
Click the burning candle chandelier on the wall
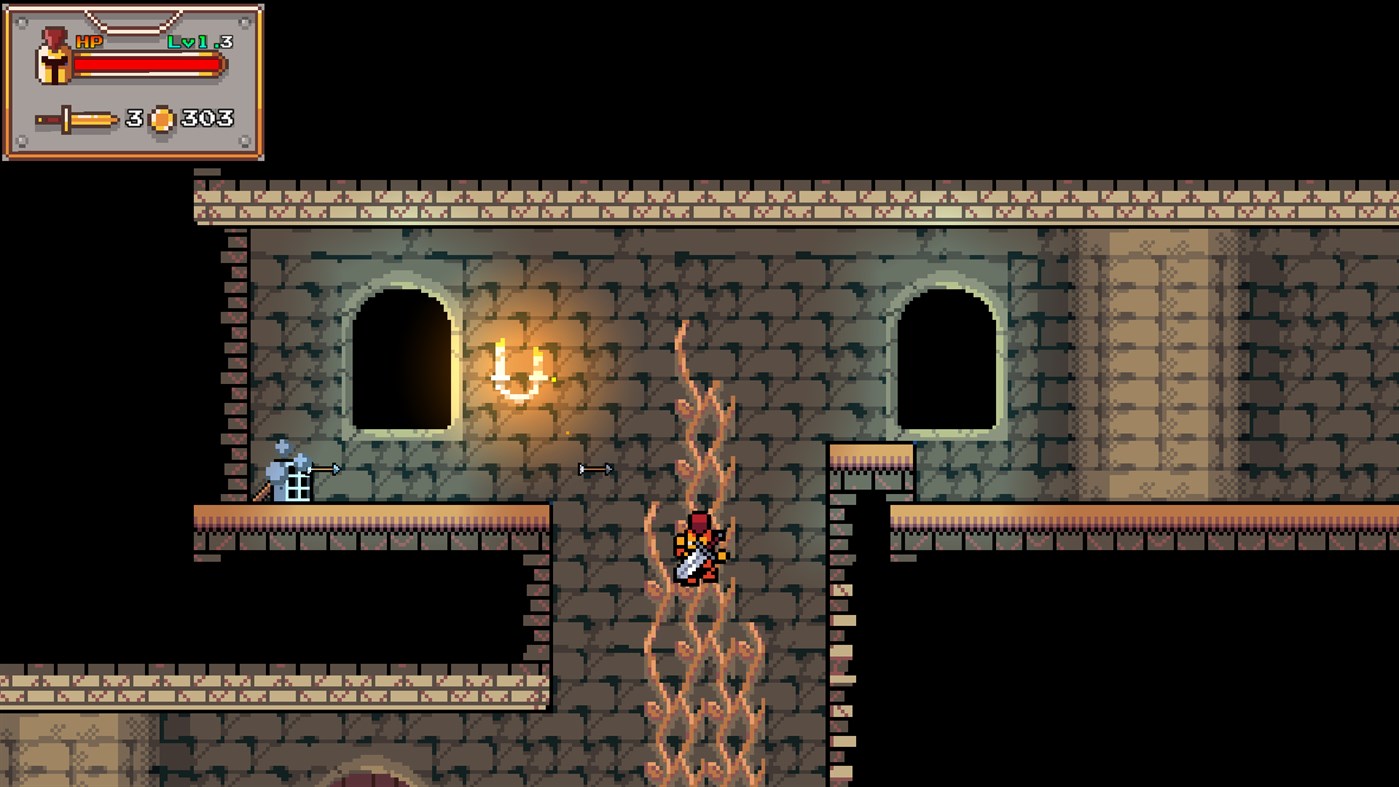(x=520, y=370)
